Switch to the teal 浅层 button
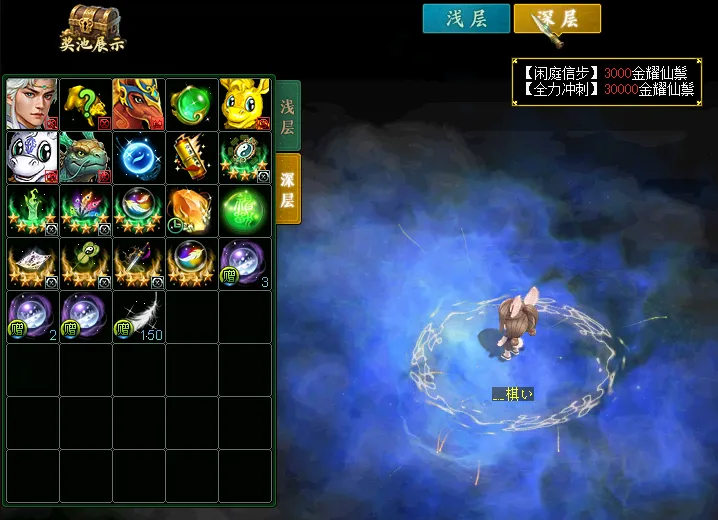This screenshot has height=520, width=718. 466,19
